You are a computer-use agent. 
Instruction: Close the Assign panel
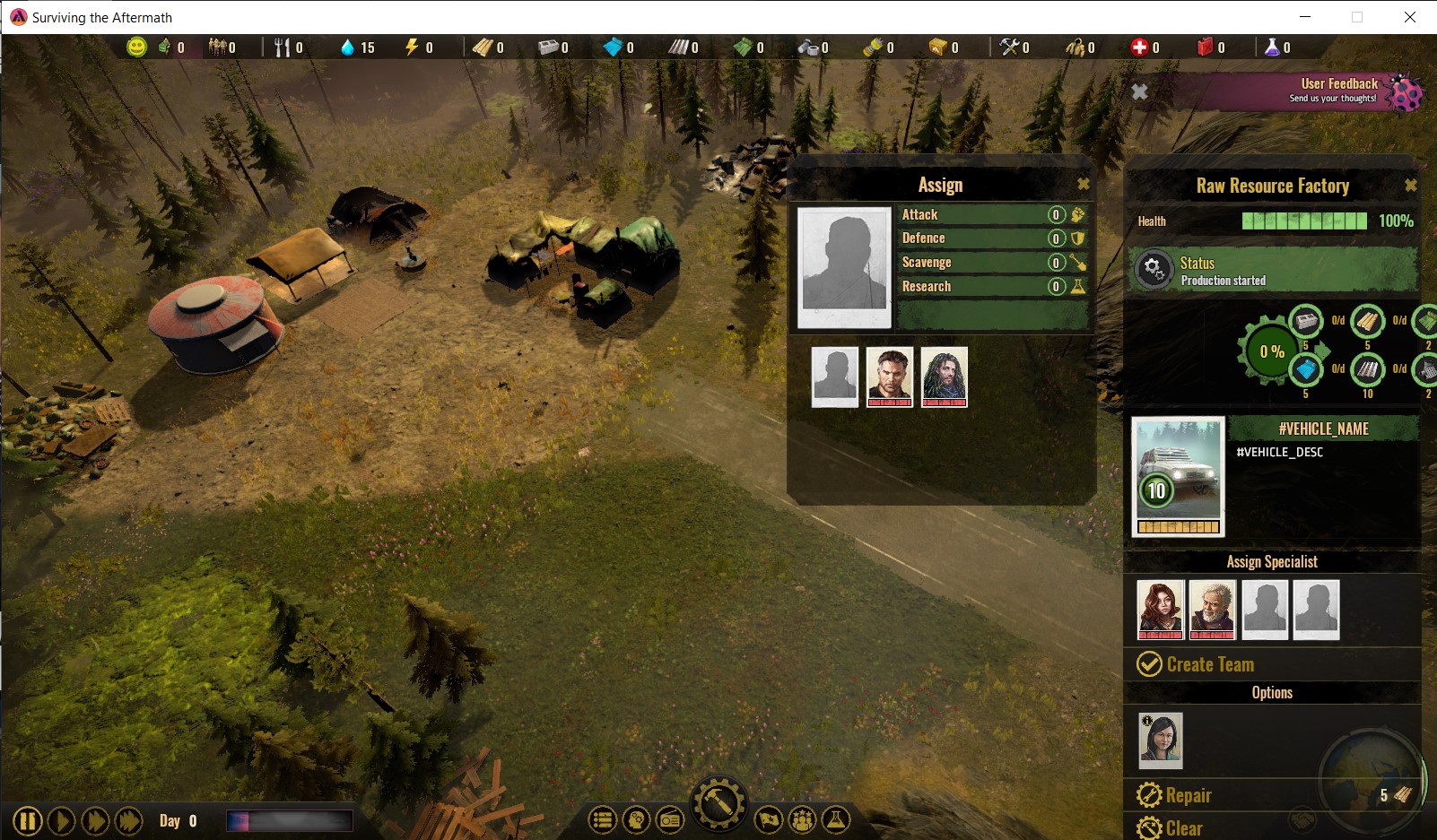tap(1083, 184)
